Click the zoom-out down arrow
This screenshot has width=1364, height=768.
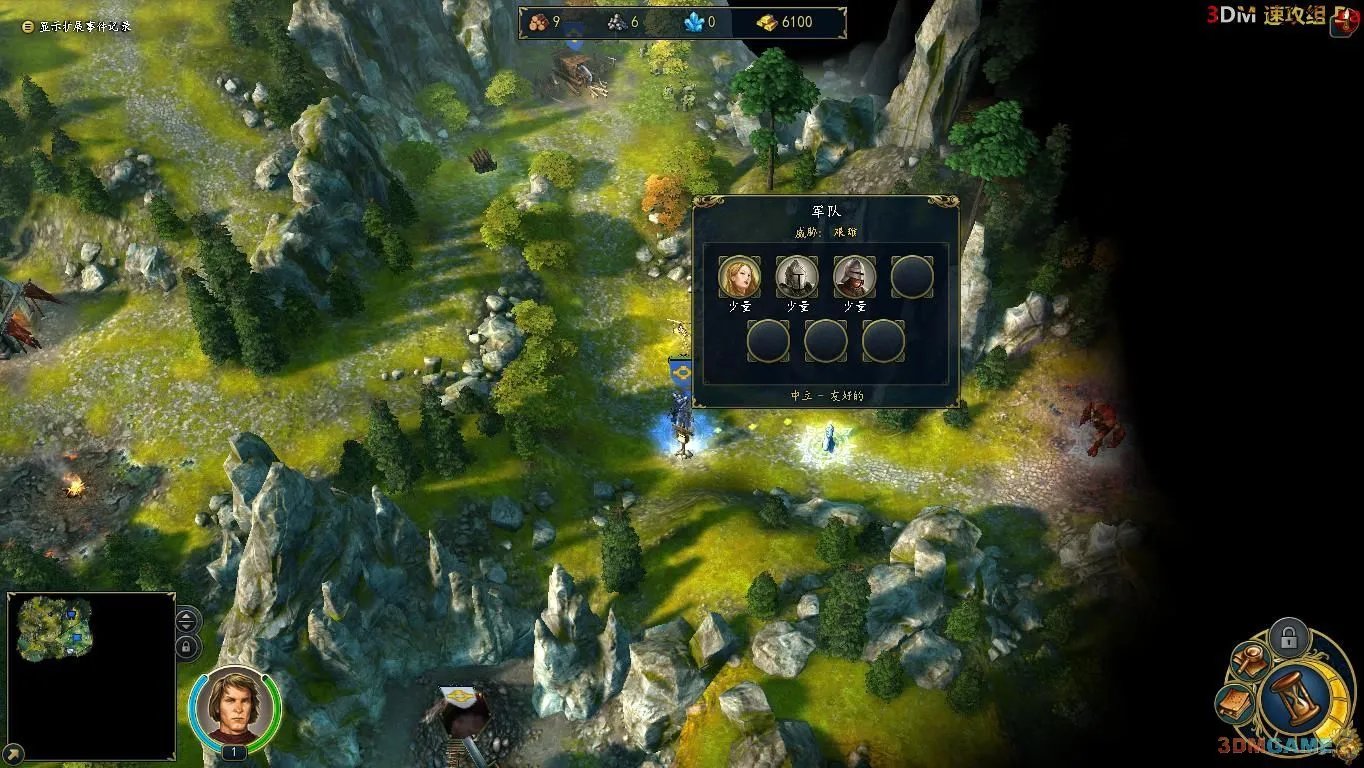[185, 627]
